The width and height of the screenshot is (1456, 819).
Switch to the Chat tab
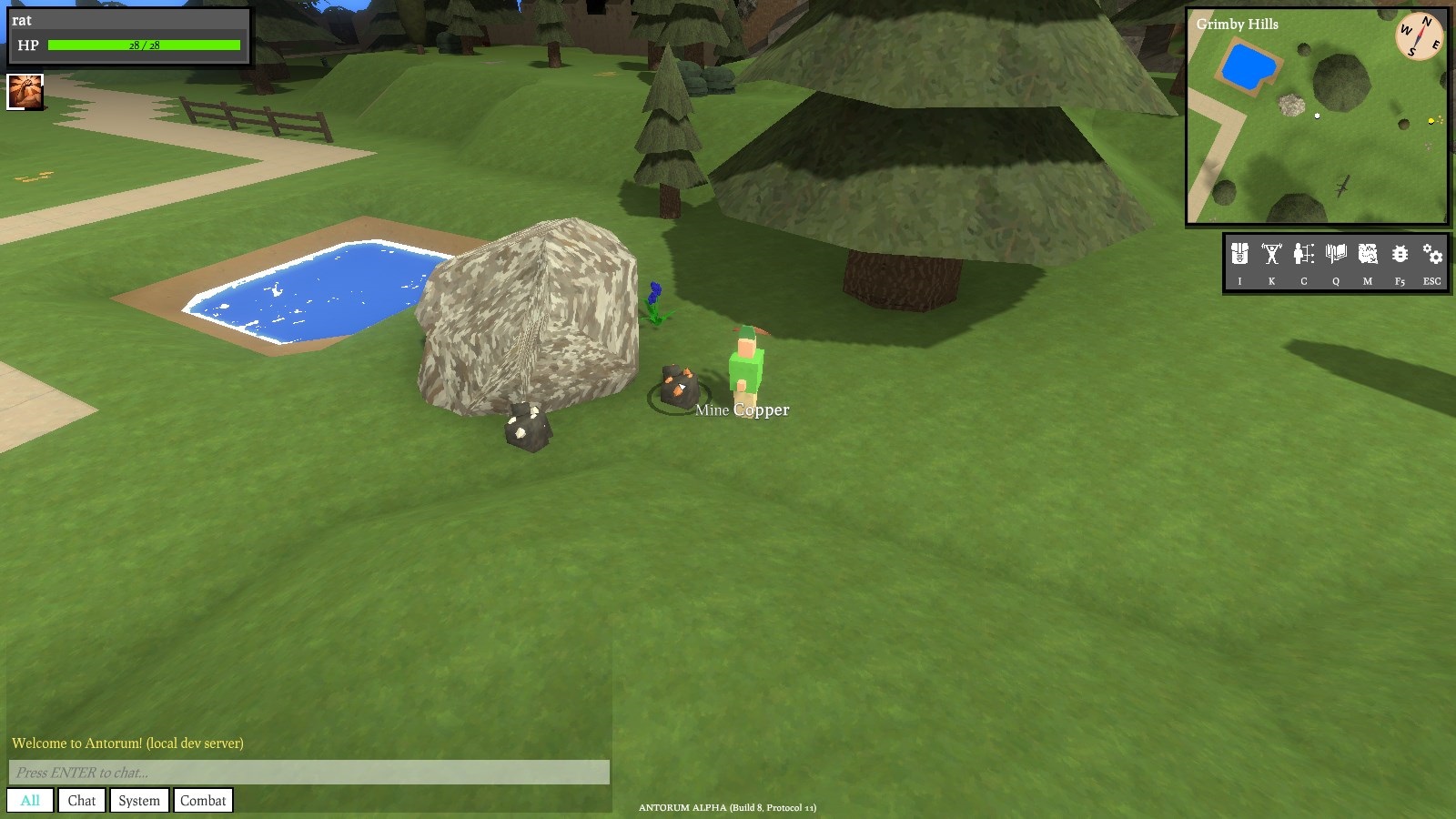82,801
